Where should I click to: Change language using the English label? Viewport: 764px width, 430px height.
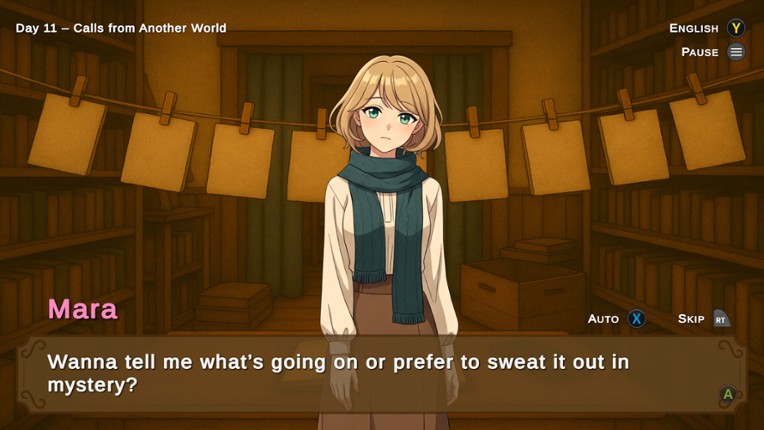pos(694,28)
